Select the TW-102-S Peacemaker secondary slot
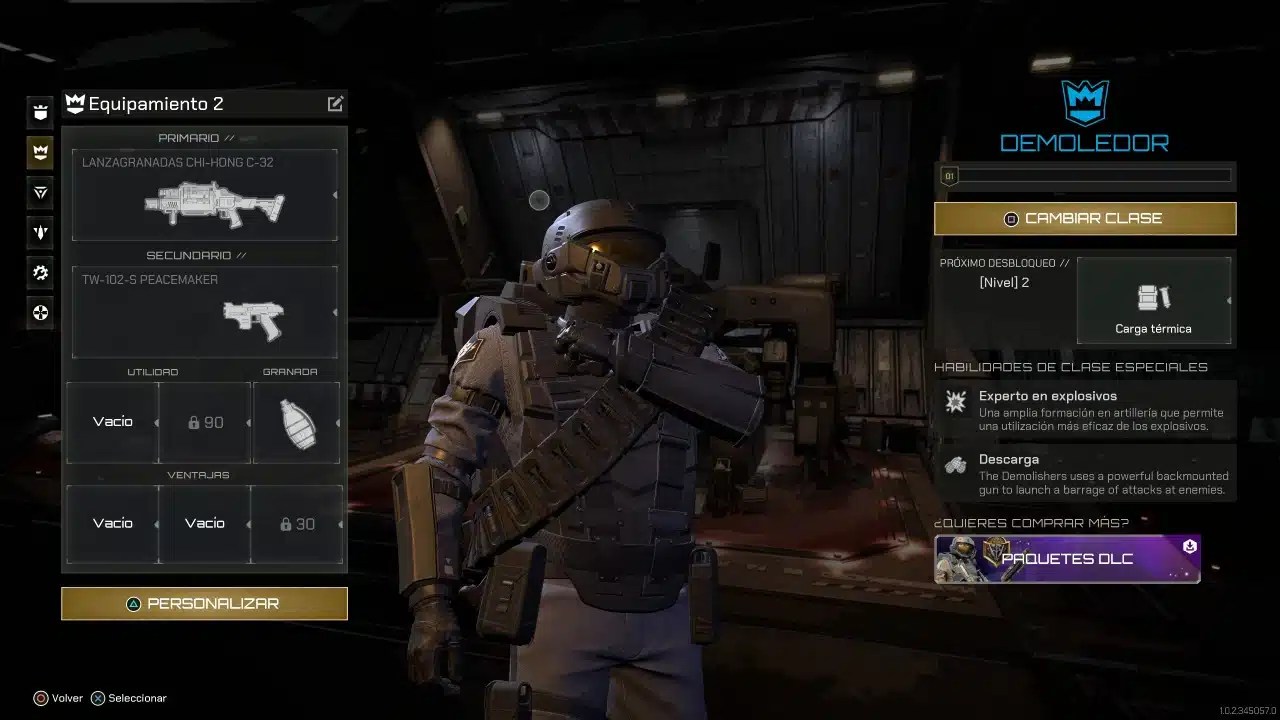This screenshot has height=720, width=1280. pyautogui.click(x=204, y=312)
